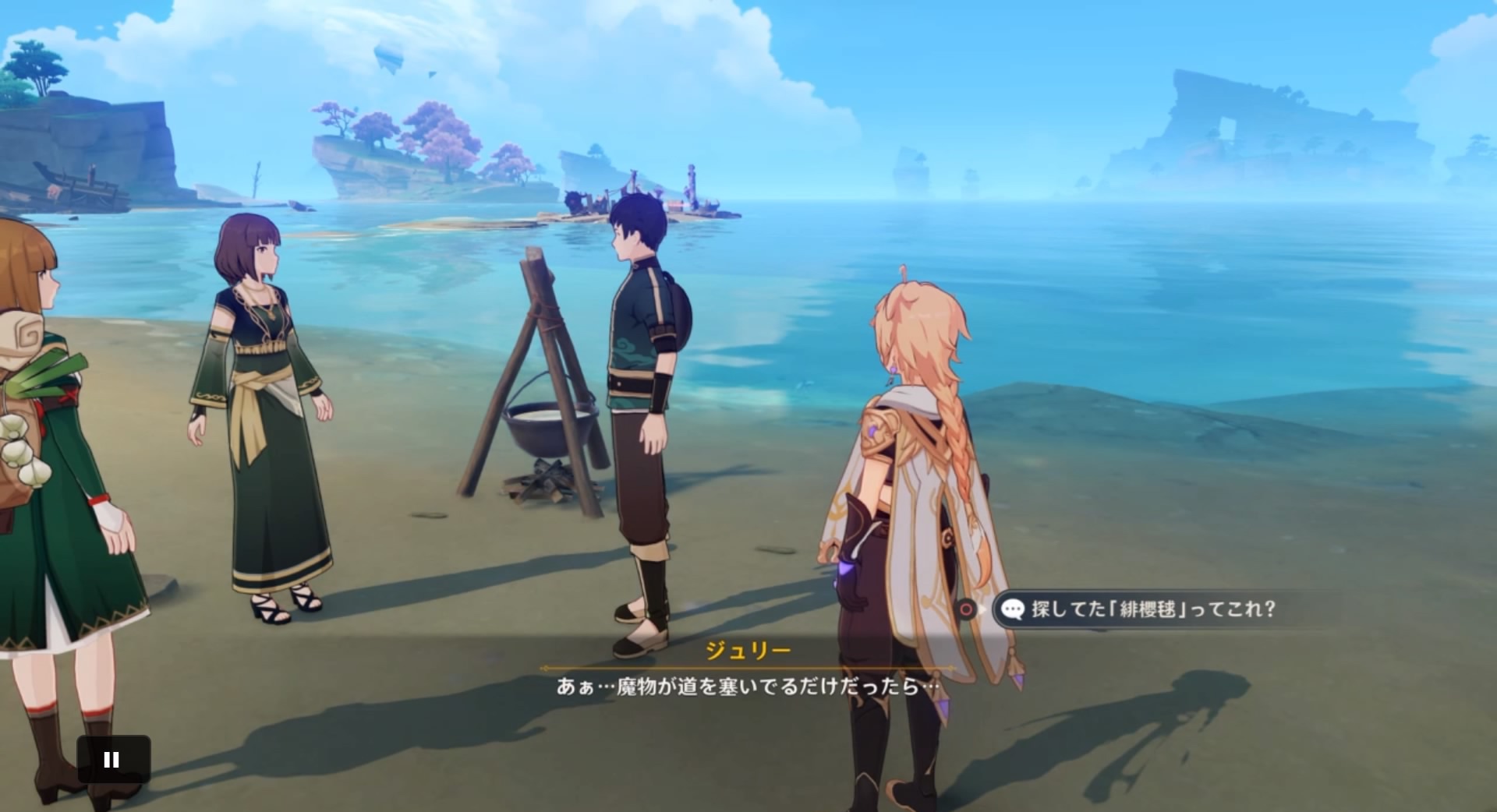
Task: Click the Traveler's purple earring
Action: point(894,371)
